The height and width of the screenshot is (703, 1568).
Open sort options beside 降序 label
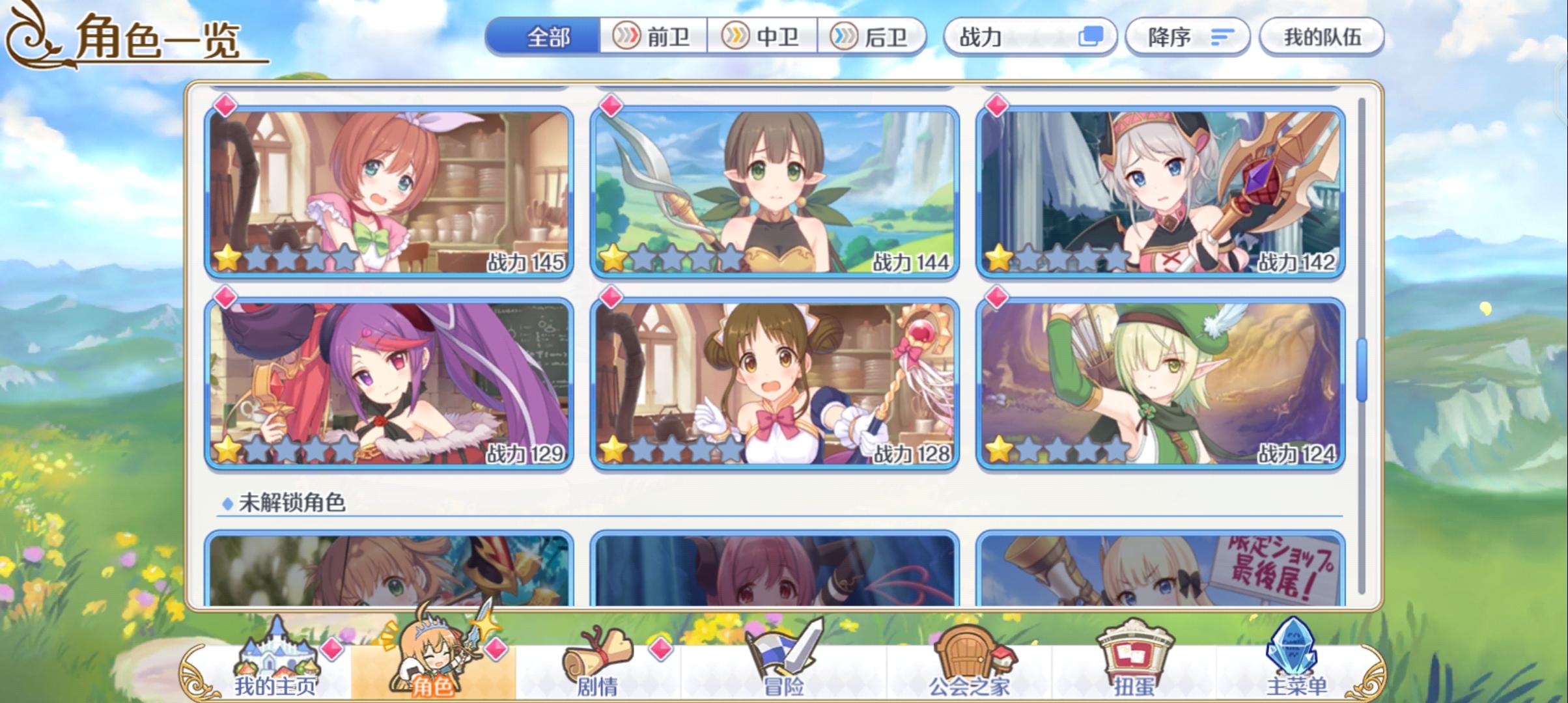1224,37
